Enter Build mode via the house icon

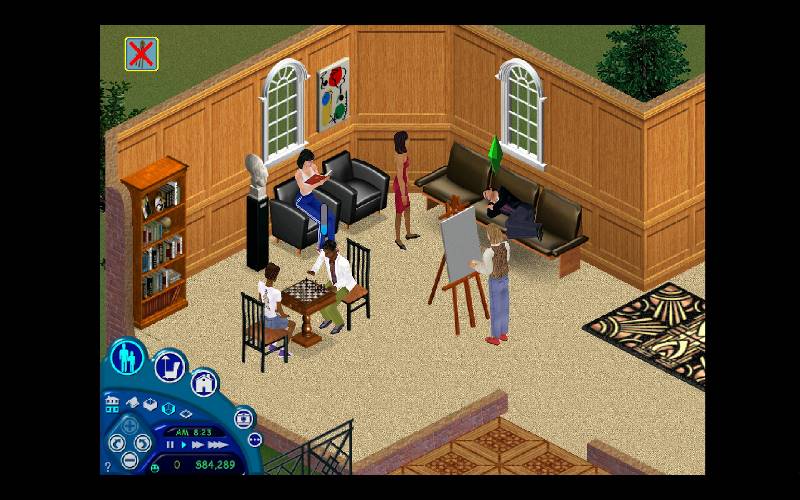205,382
